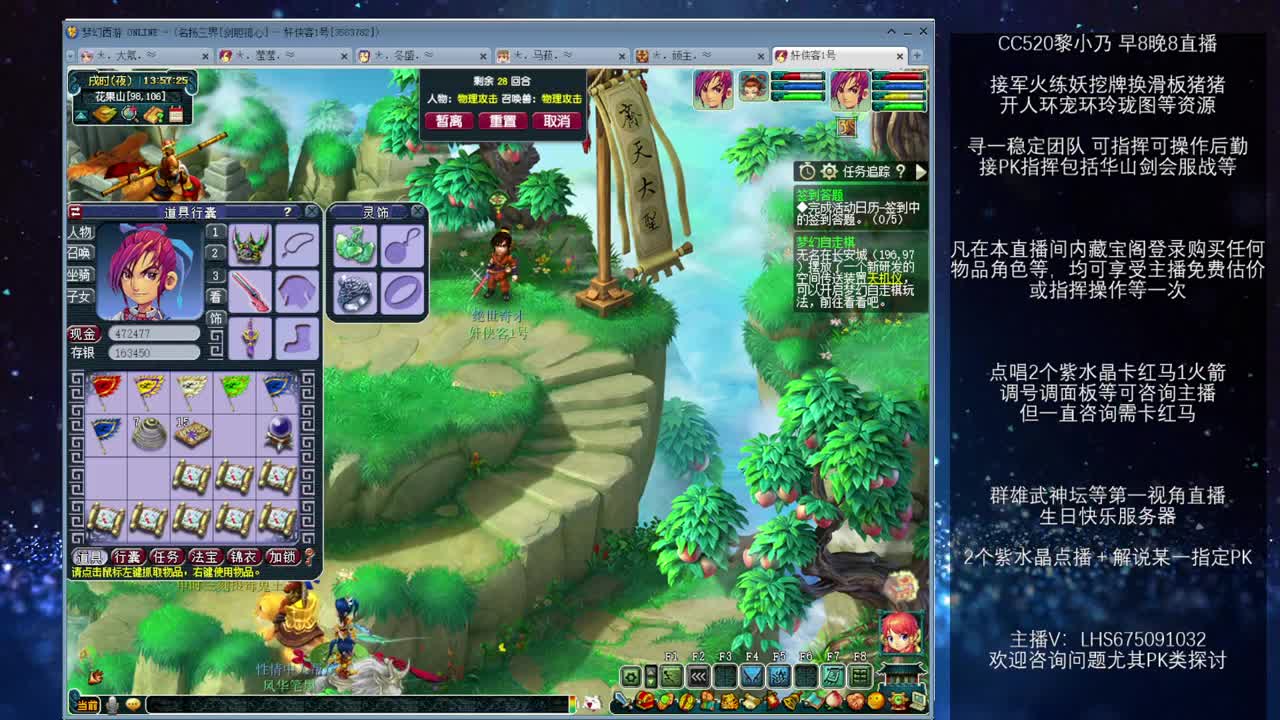Switch to the 行囊 tab
The image size is (1280, 720).
[127, 555]
